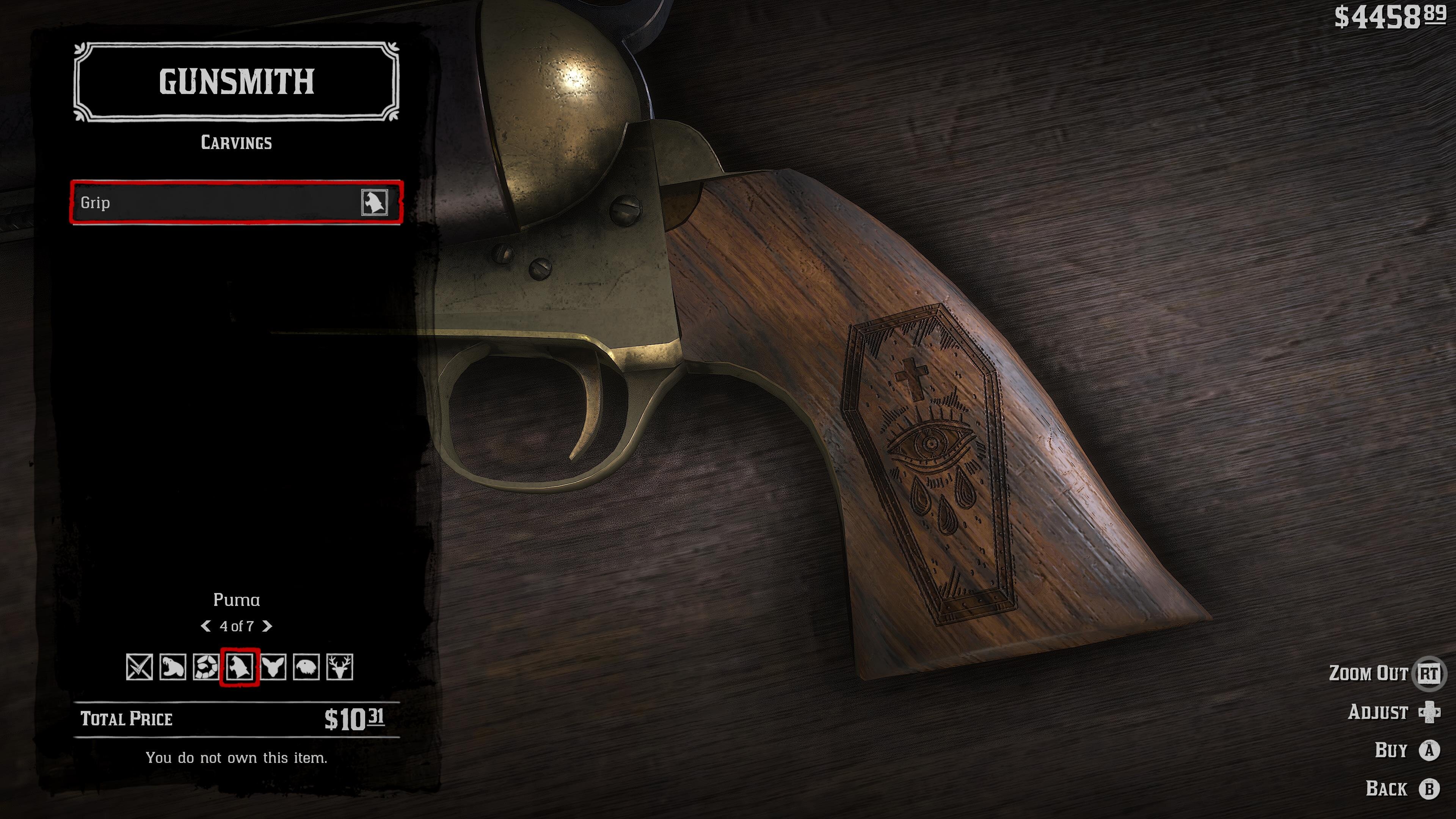Viewport: 1456px width, 819px height.
Task: Select the eagle head carving icon
Action: tap(306, 667)
